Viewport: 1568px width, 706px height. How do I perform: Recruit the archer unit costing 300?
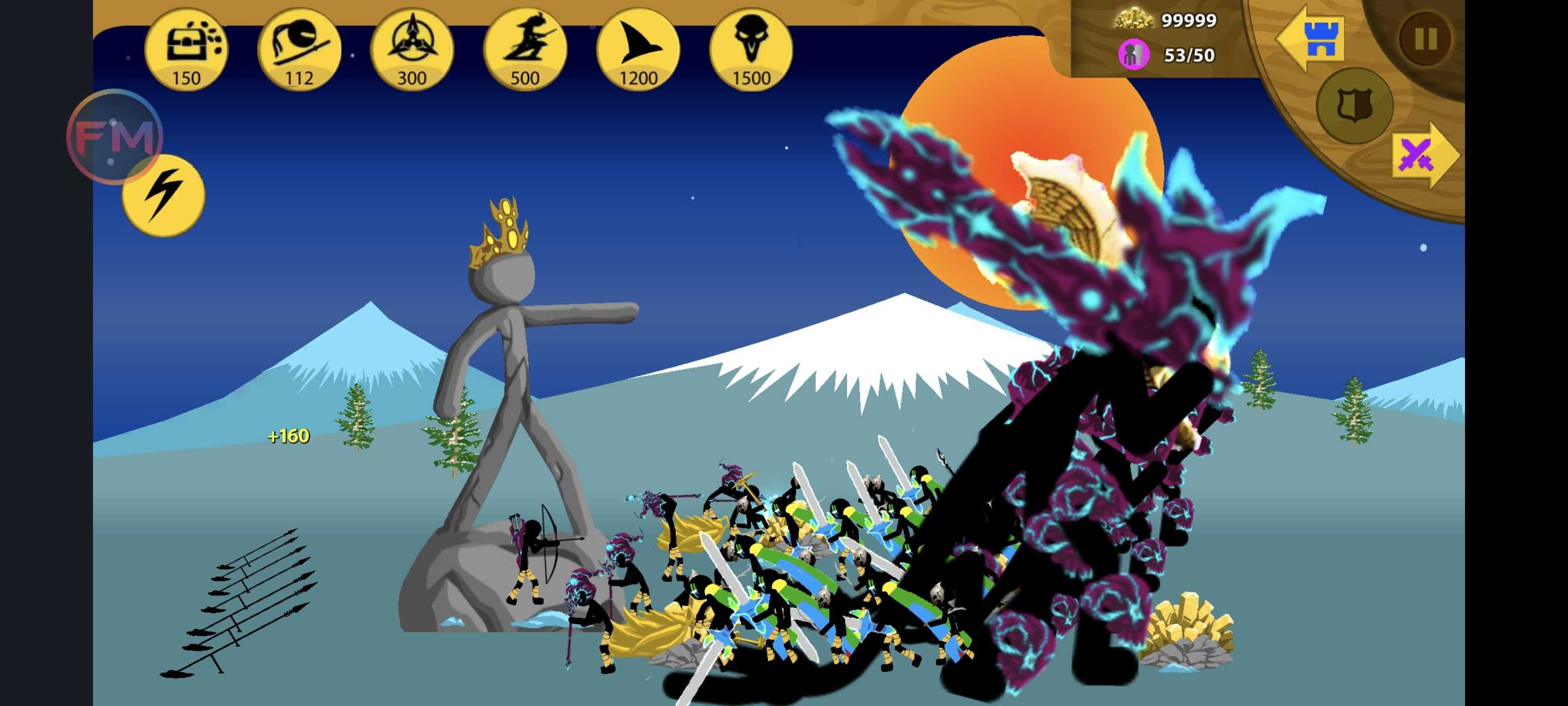coord(412,50)
